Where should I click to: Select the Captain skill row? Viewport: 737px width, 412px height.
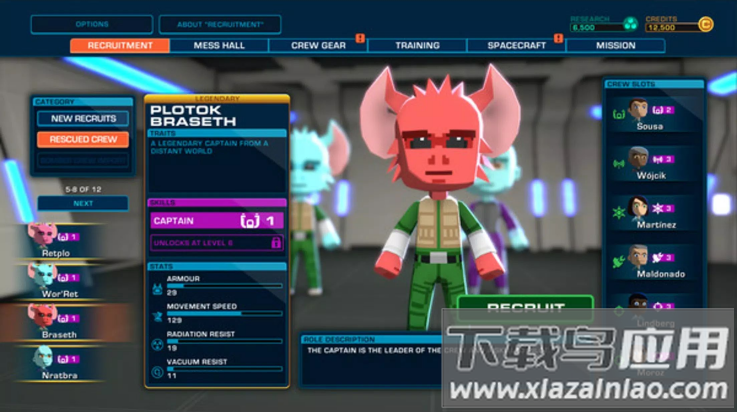[x=217, y=220]
